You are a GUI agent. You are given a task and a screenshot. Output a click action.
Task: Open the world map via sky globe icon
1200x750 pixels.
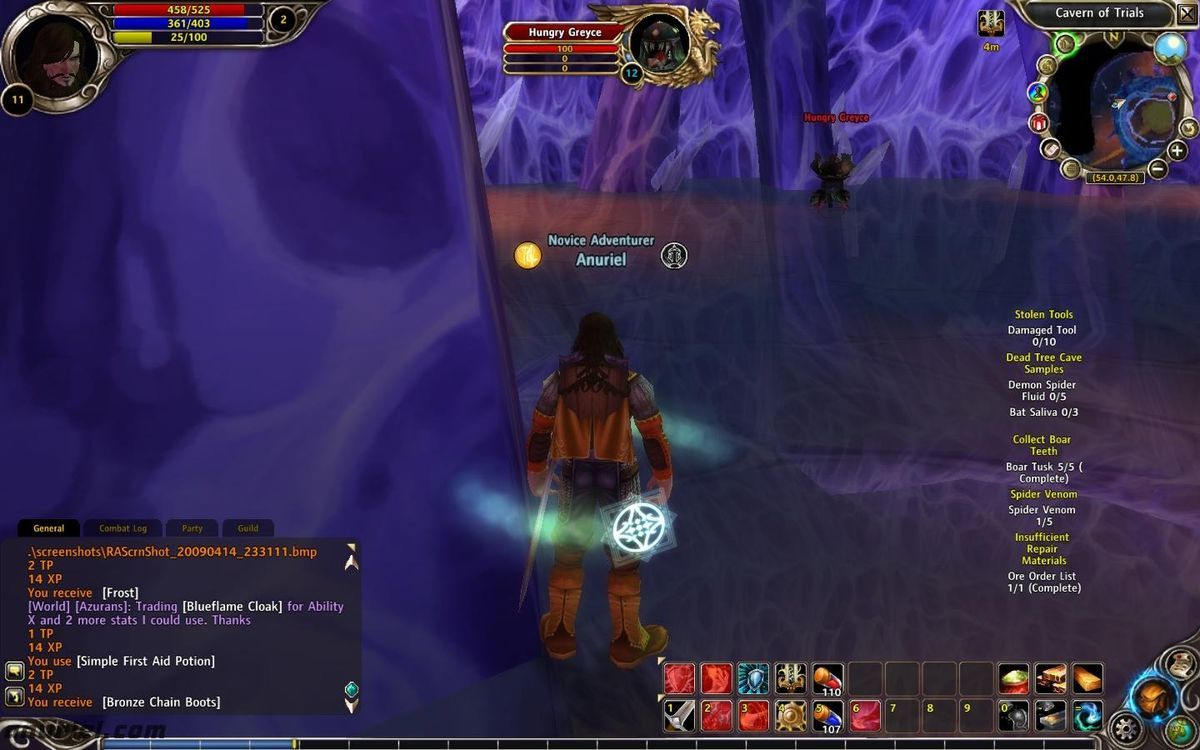pos(1170,47)
